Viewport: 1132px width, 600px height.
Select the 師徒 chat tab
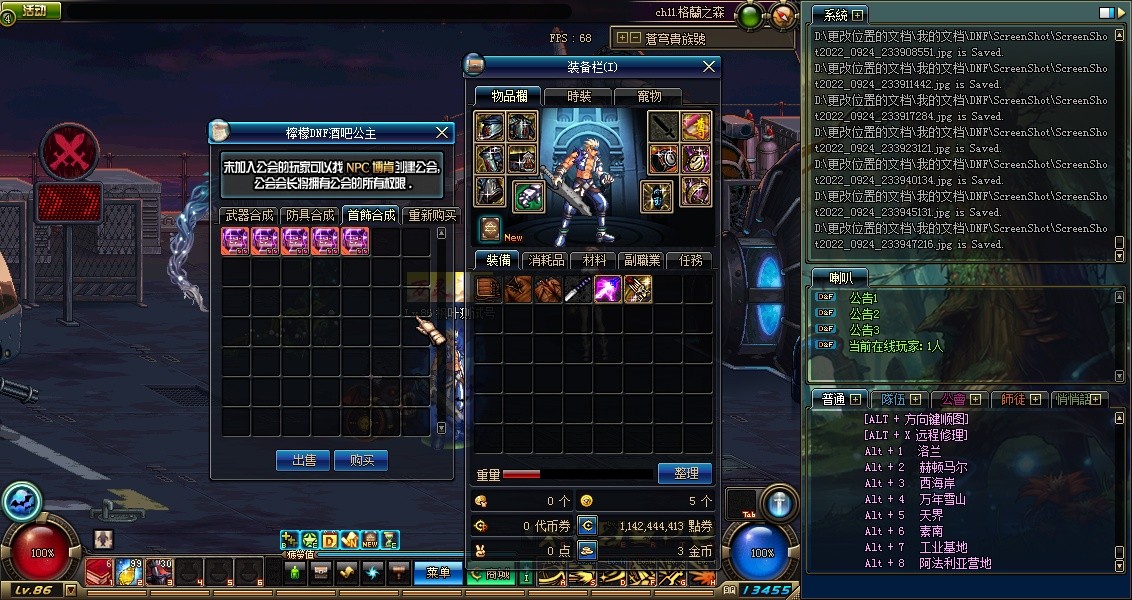1014,399
